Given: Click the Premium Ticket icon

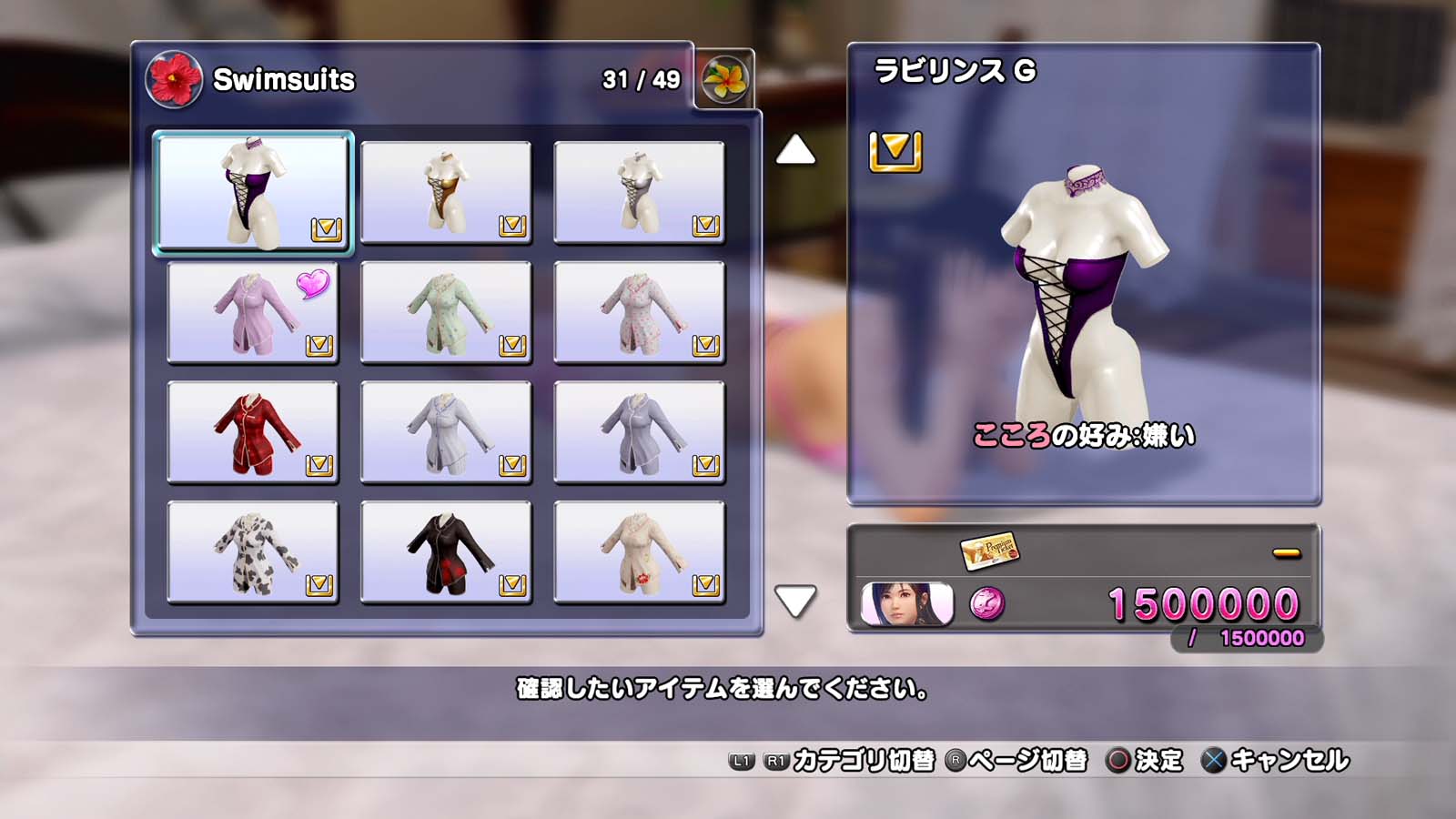Looking at the screenshot, I should click(x=989, y=550).
